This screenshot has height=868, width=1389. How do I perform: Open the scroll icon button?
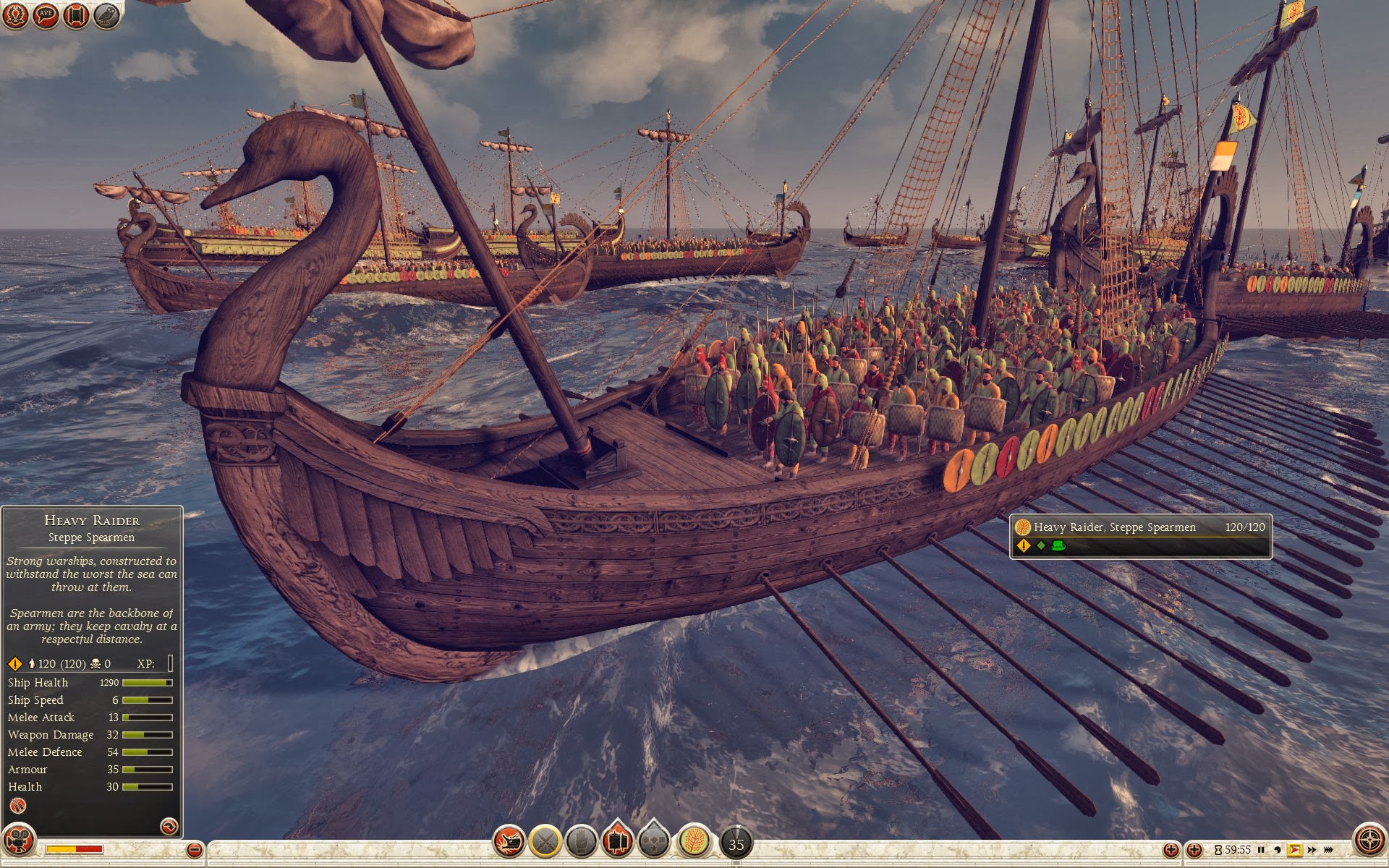(76, 14)
